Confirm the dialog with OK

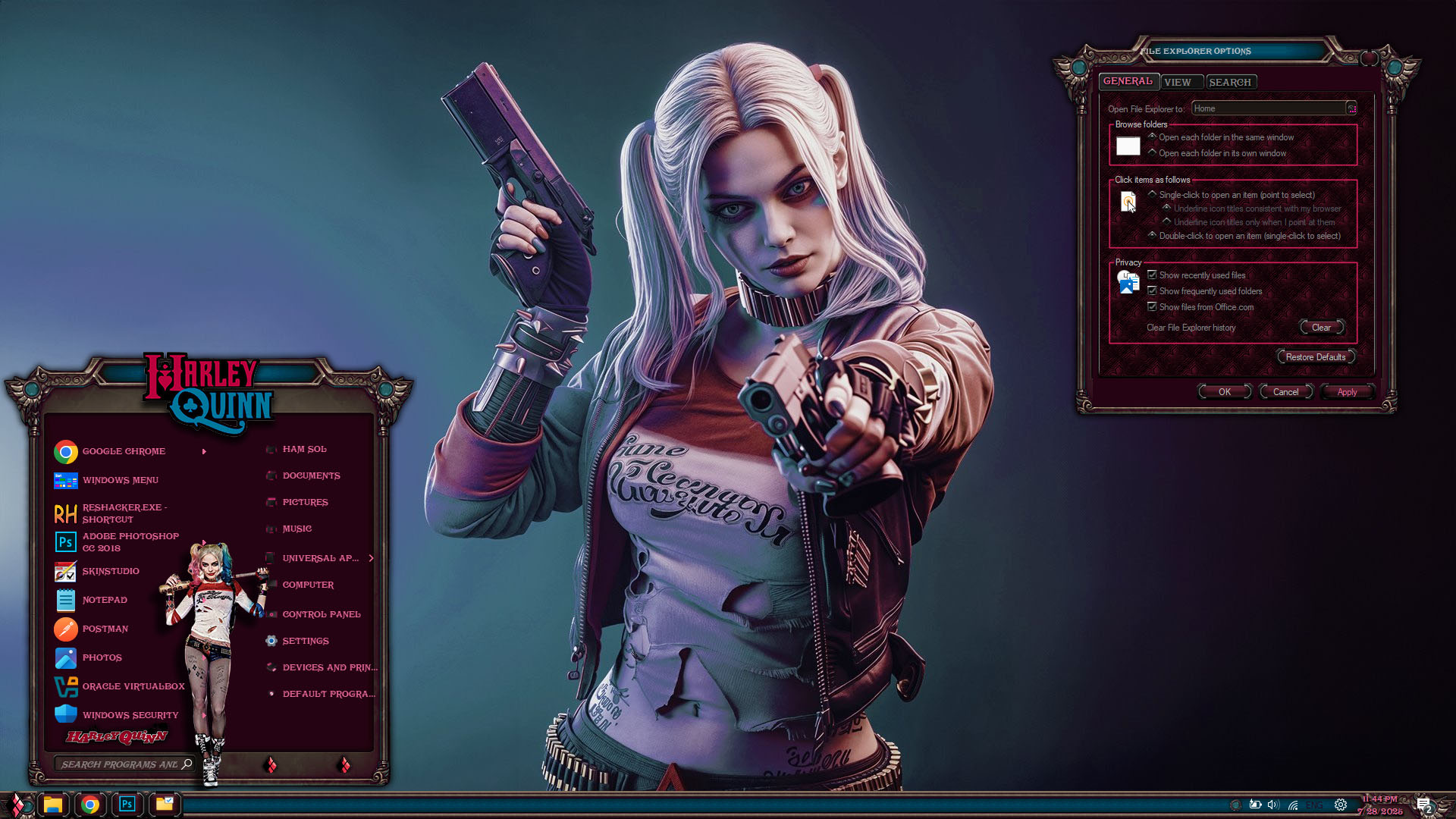pos(1224,392)
